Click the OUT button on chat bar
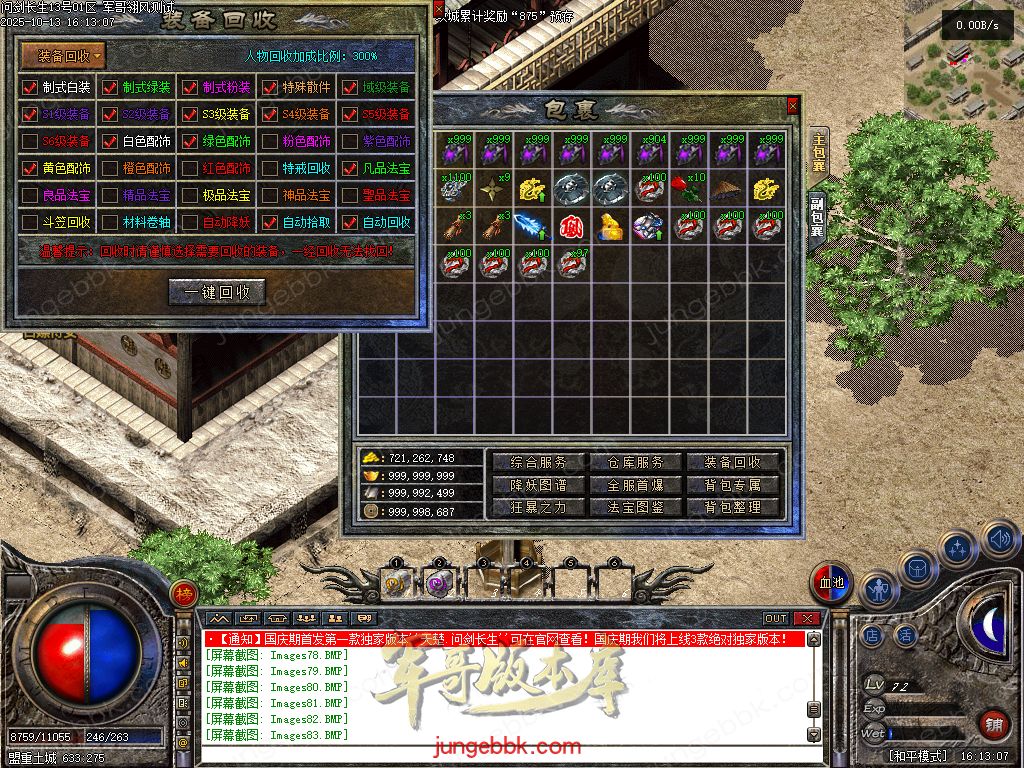Image resolution: width=1024 pixels, height=768 pixels. (x=776, y=619)
